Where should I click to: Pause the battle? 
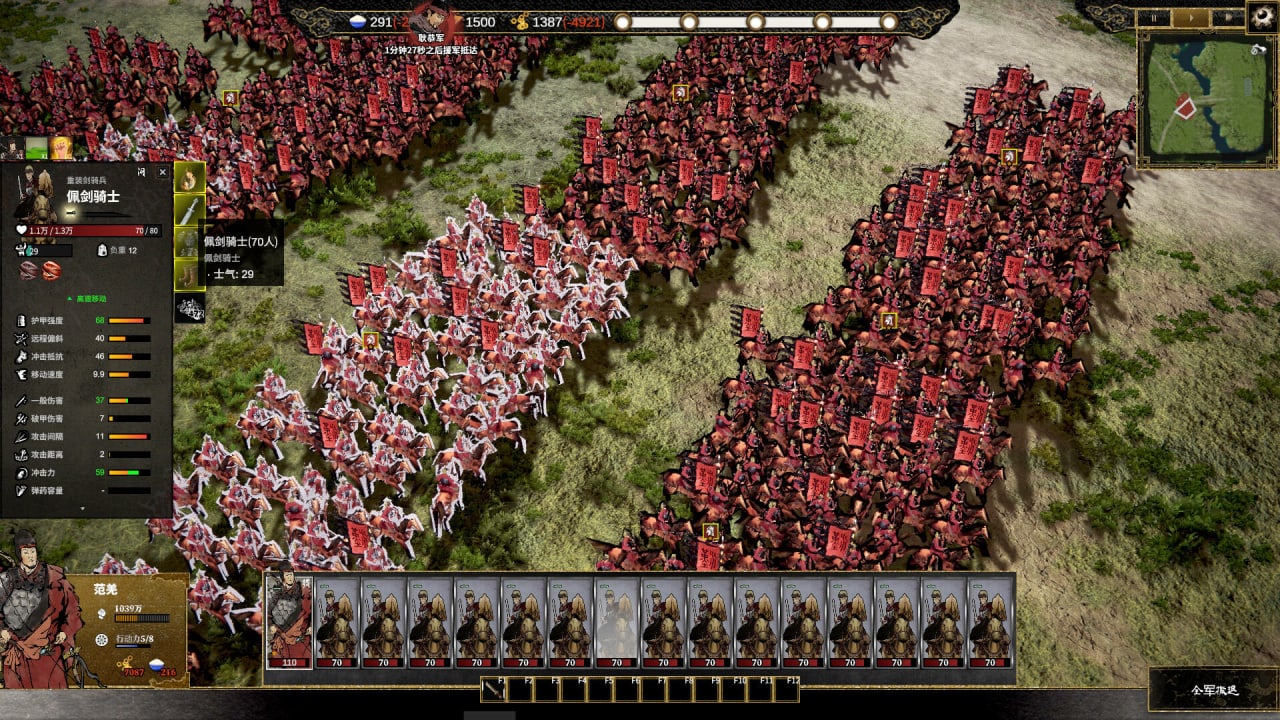point(1155,17)
